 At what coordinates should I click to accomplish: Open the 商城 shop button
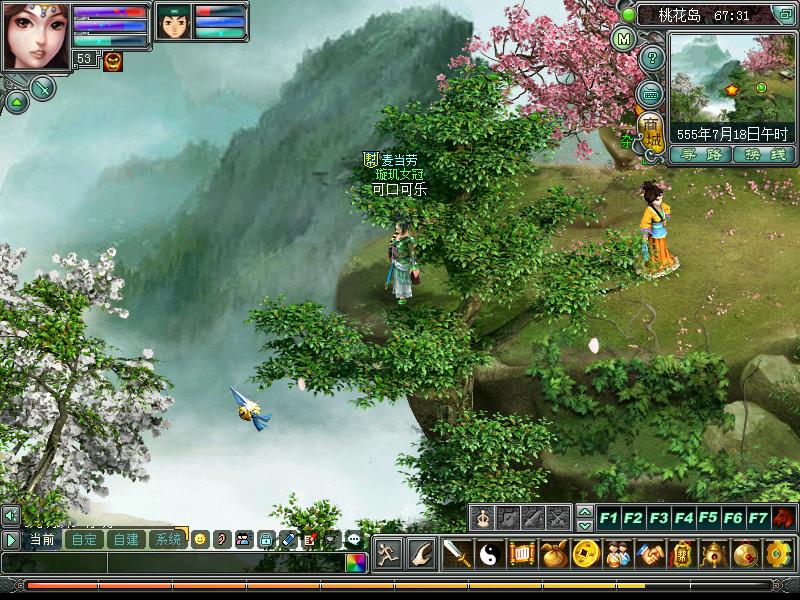tap(651, 131)
